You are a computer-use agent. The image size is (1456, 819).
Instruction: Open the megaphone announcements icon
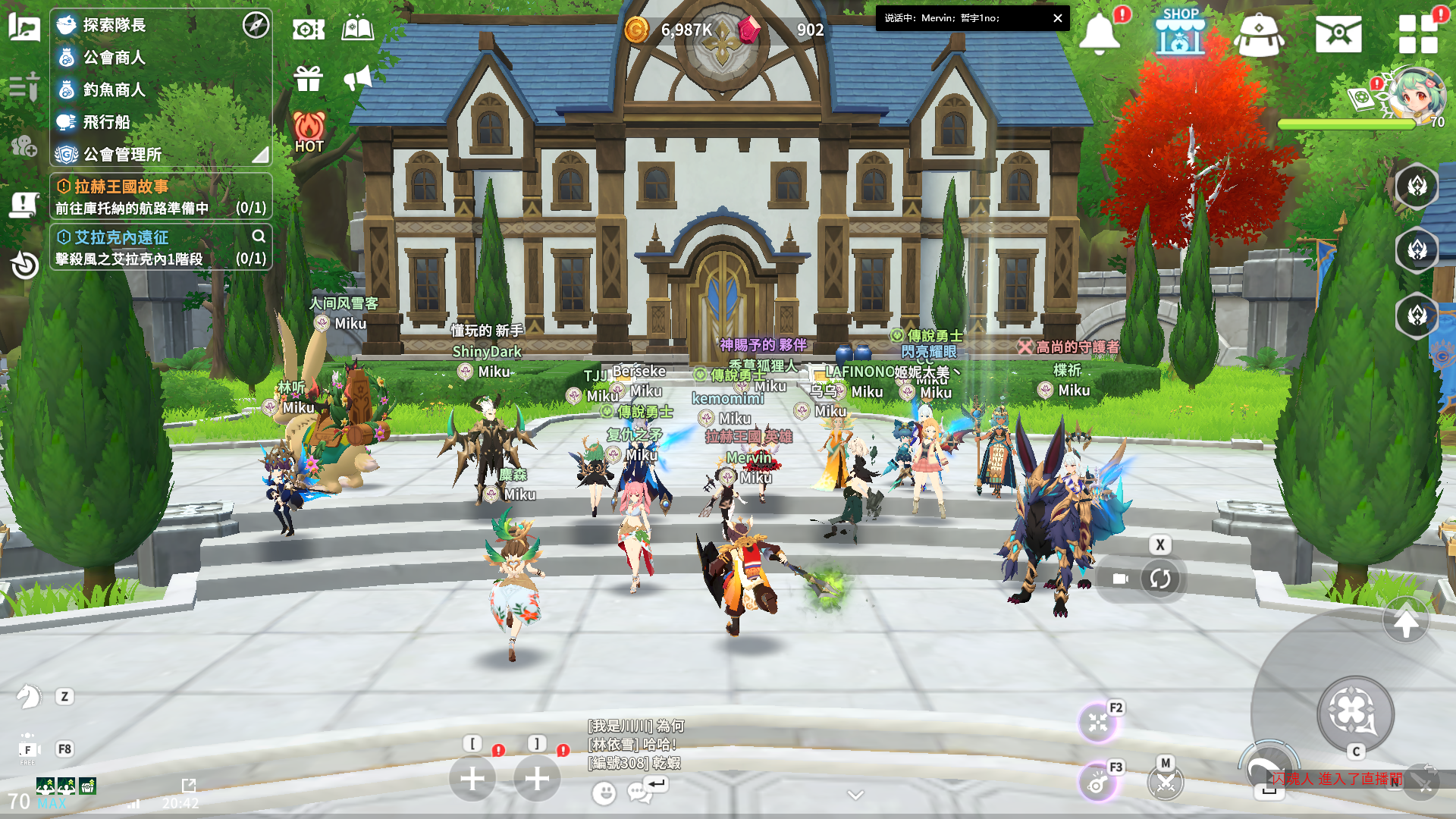tap(358, 78)
